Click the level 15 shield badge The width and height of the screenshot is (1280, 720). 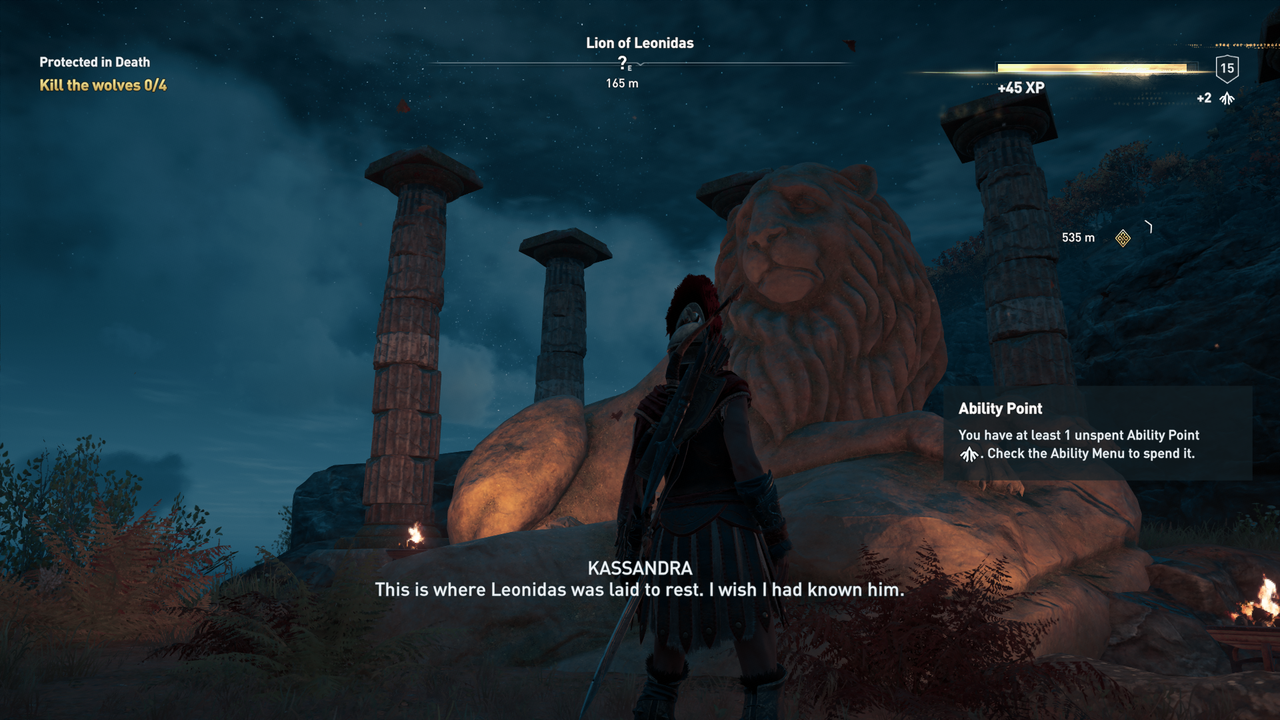(x=1227, y=68)
